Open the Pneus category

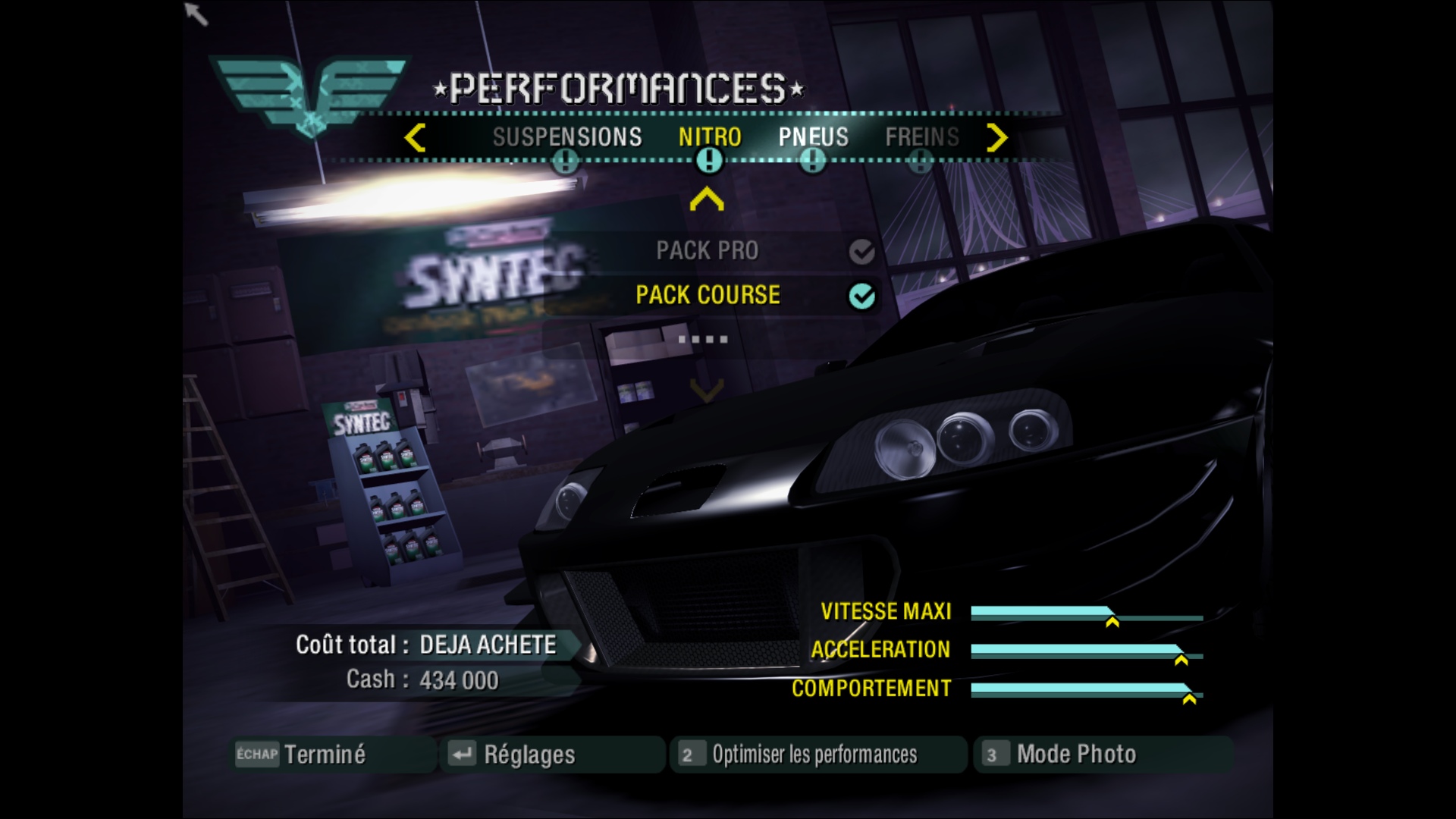(x=813, y=137)
